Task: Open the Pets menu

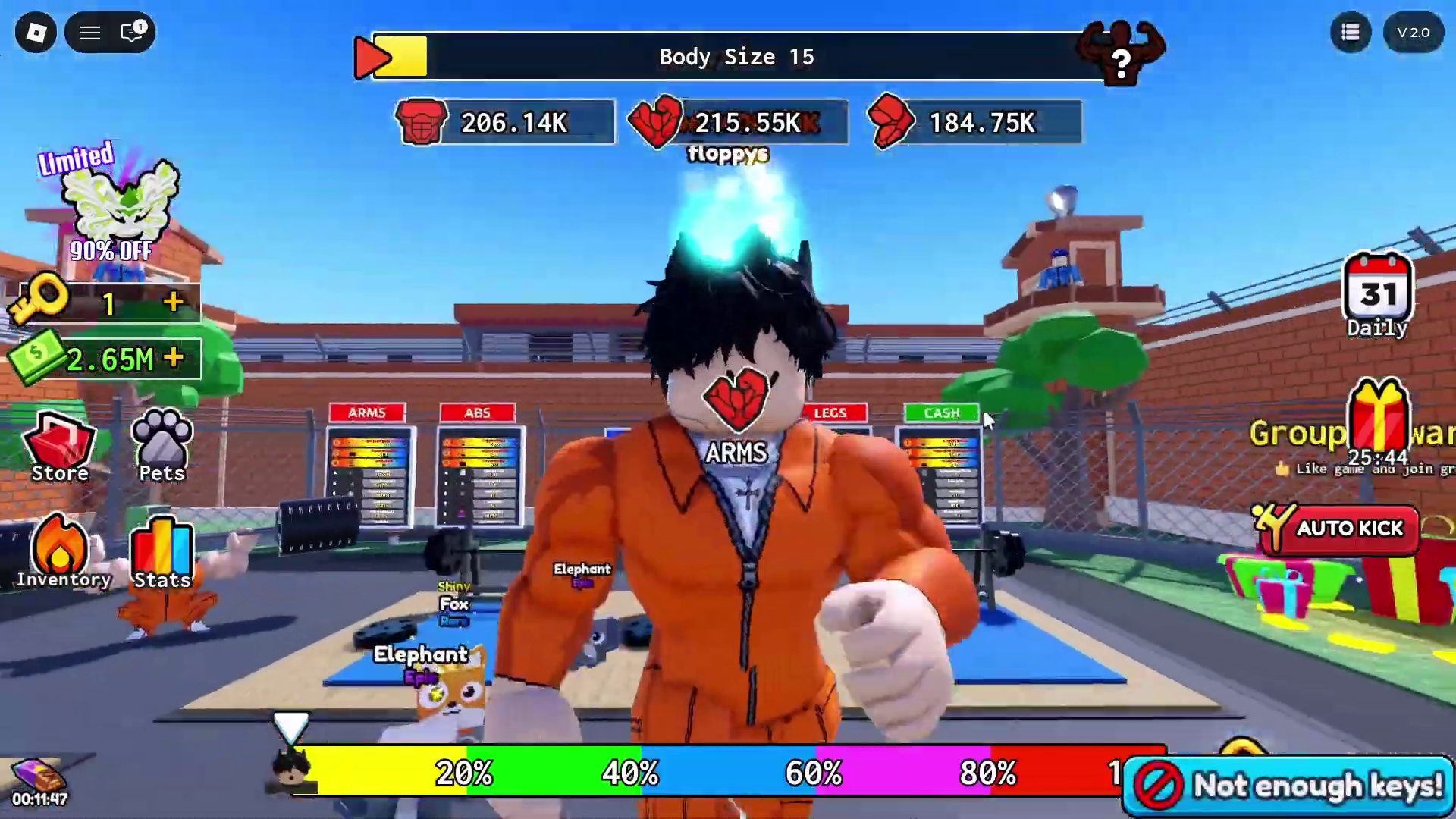Action: click(162, 447)
